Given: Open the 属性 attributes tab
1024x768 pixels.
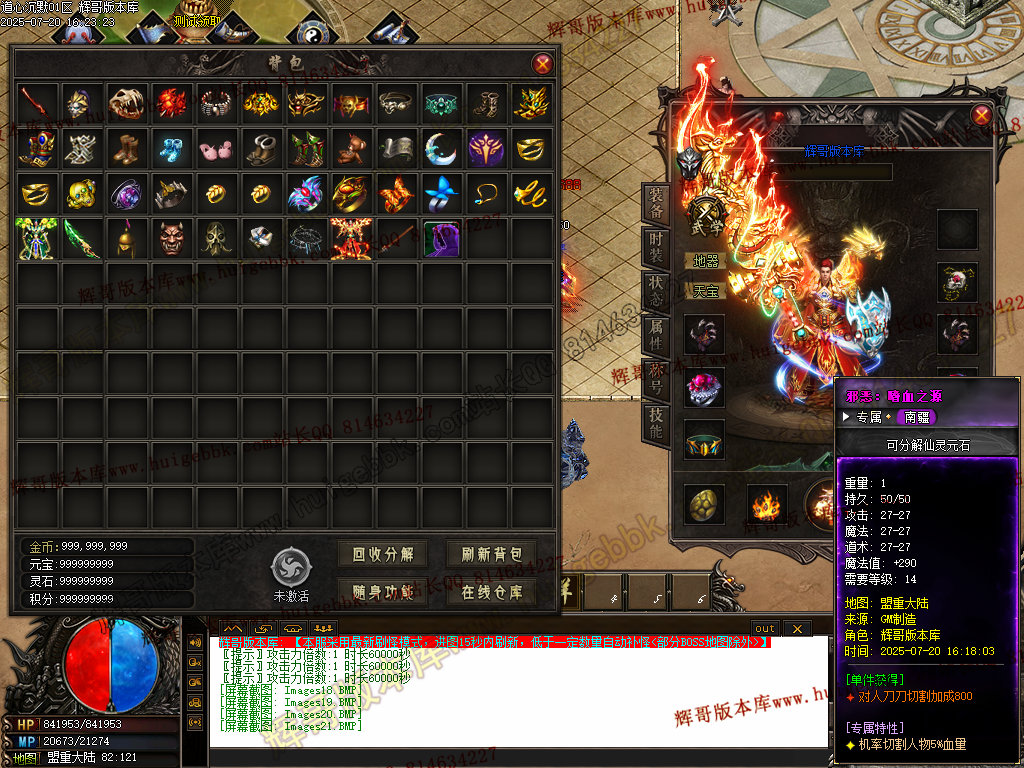Looking at the screenshot, I should pyautogui.click(x=655, y=335).
